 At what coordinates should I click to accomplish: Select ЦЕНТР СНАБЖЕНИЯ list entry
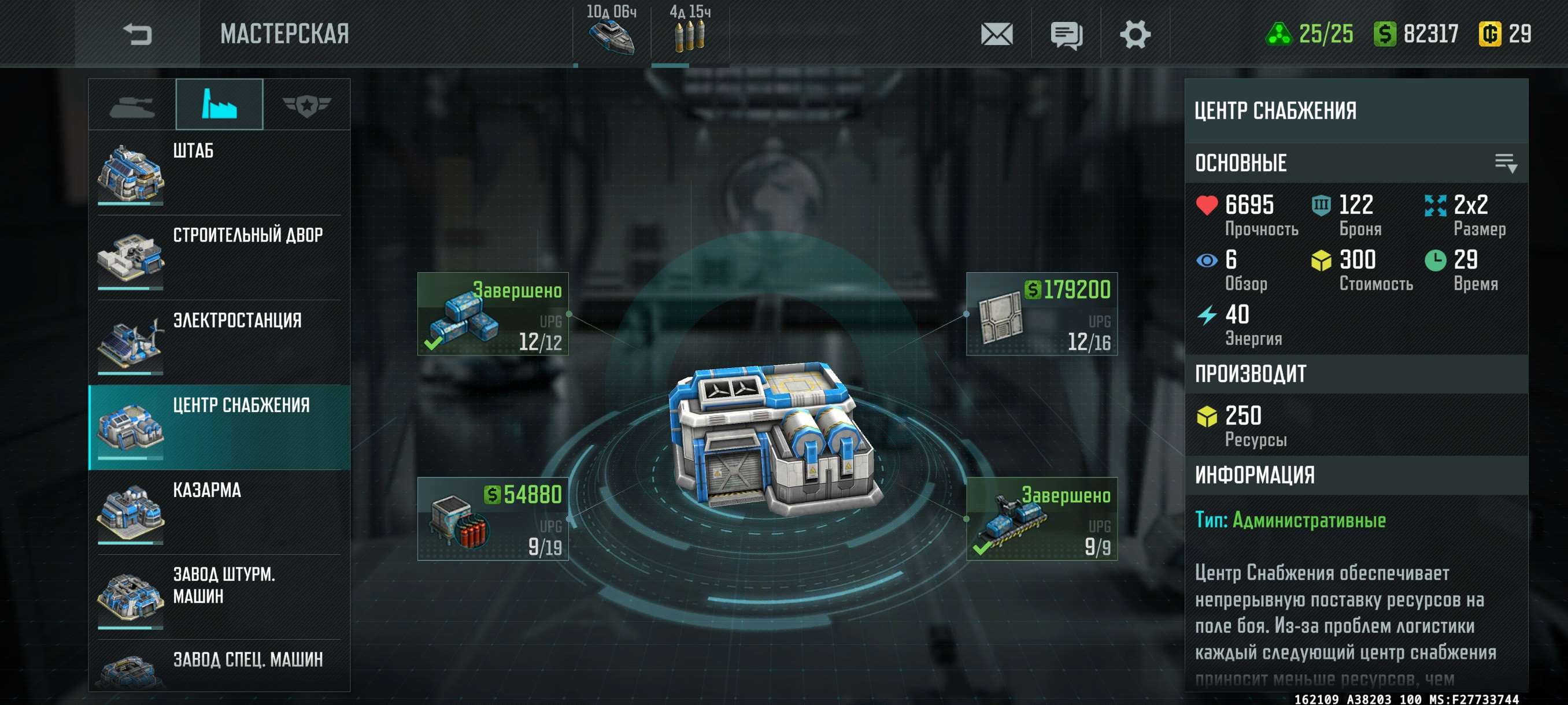pyautogui.click(x=219, y=427)
